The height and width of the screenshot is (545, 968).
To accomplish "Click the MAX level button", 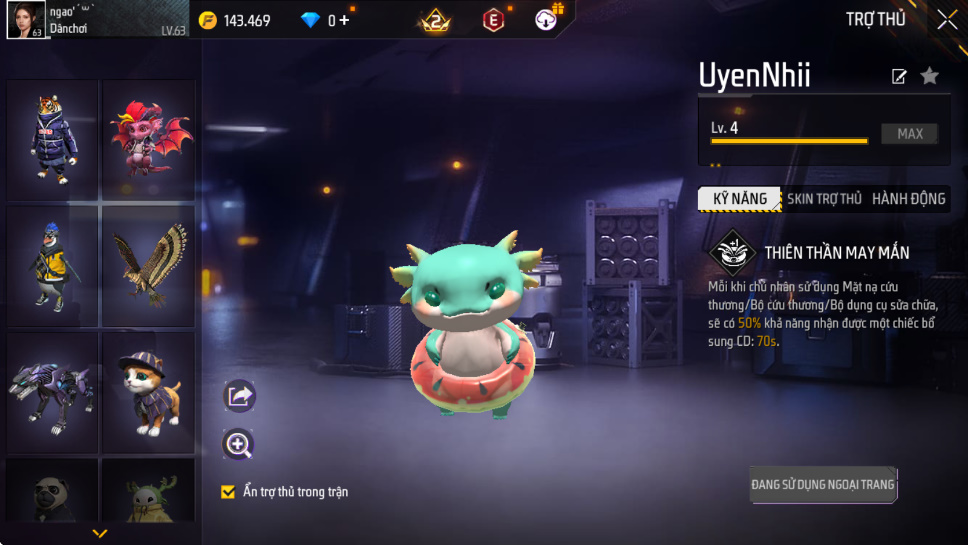I will (909, 134).
